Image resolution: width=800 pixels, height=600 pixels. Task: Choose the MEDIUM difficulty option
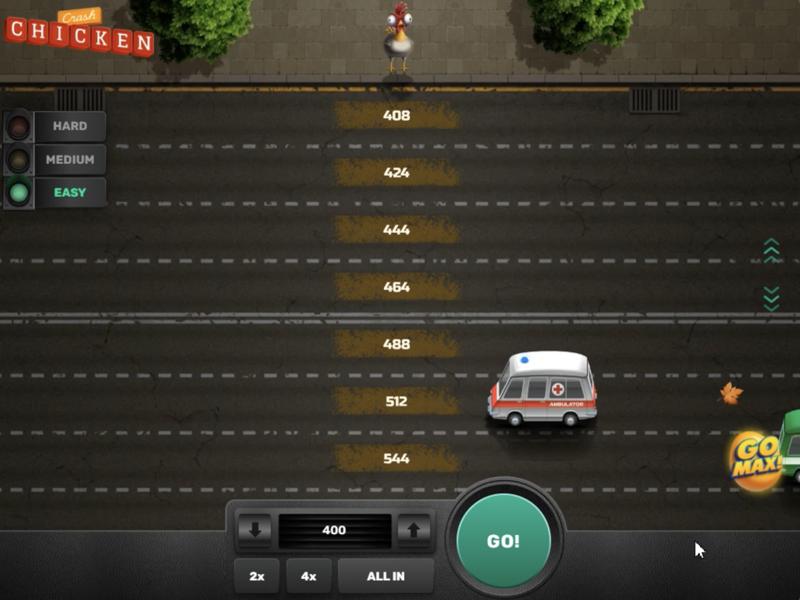point(69,159)
